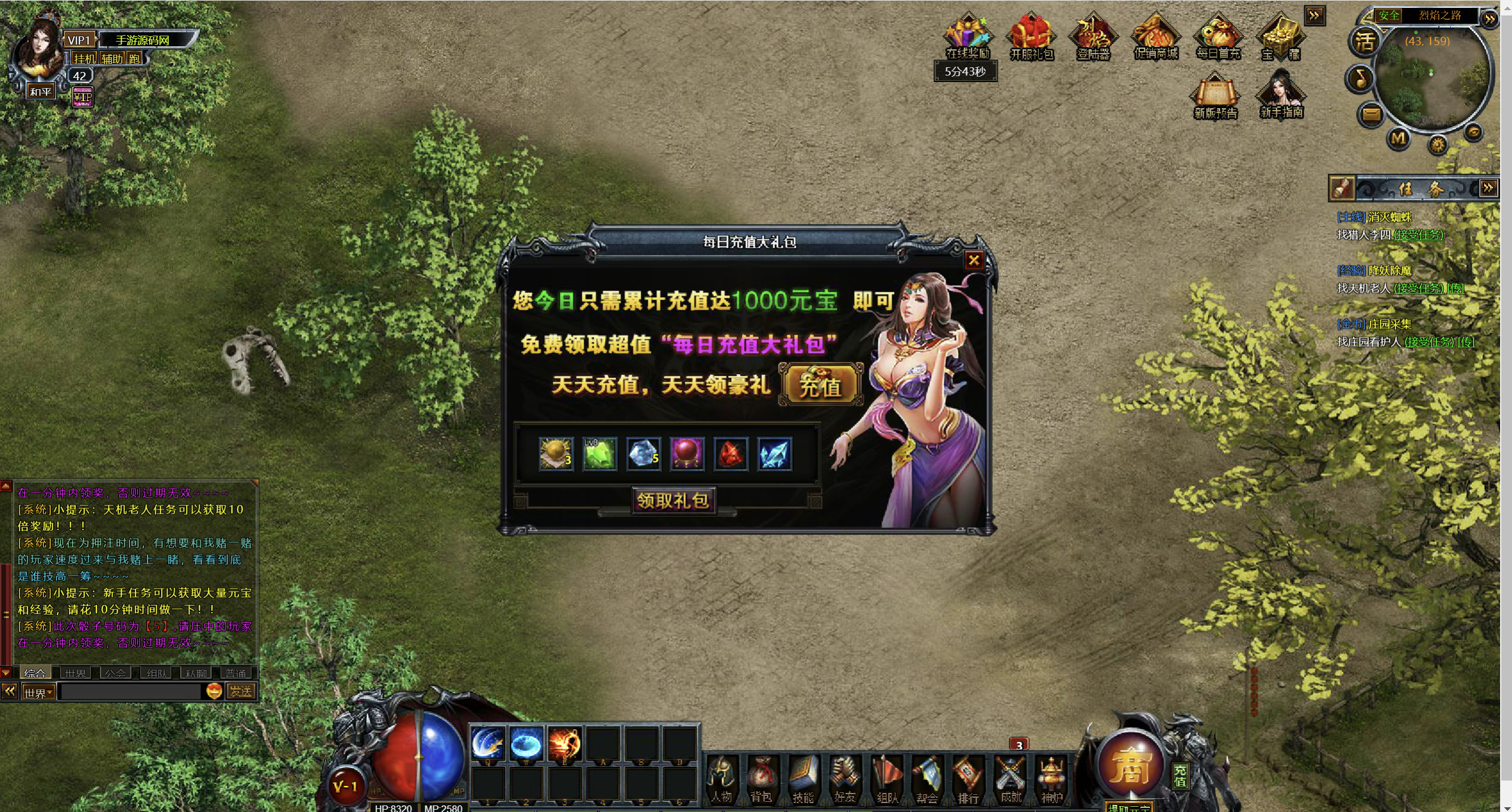Select the green Lv8 gem reward

point(599,454)
